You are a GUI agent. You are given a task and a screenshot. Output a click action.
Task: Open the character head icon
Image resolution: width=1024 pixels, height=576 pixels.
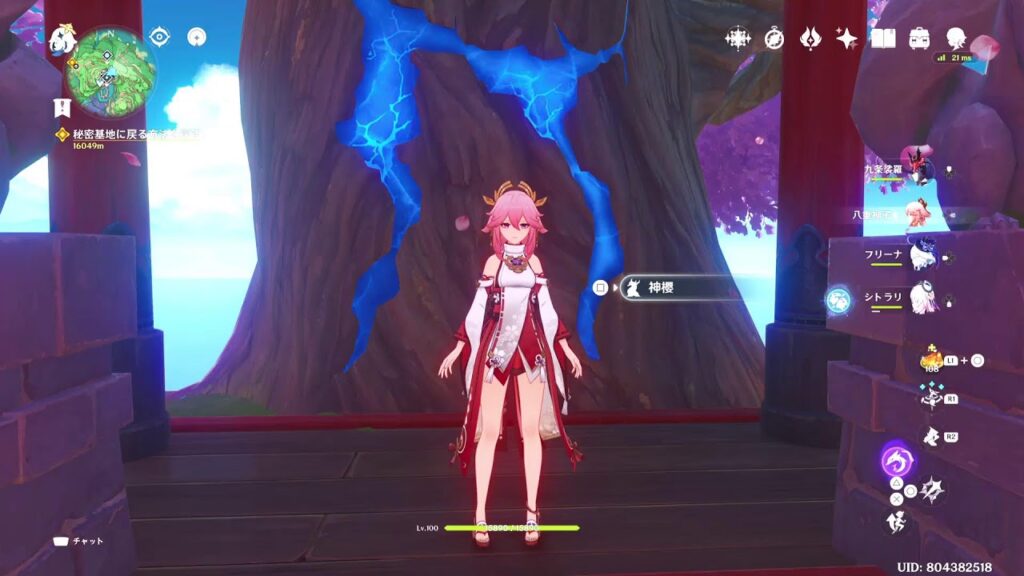click(x=955, y=38)
